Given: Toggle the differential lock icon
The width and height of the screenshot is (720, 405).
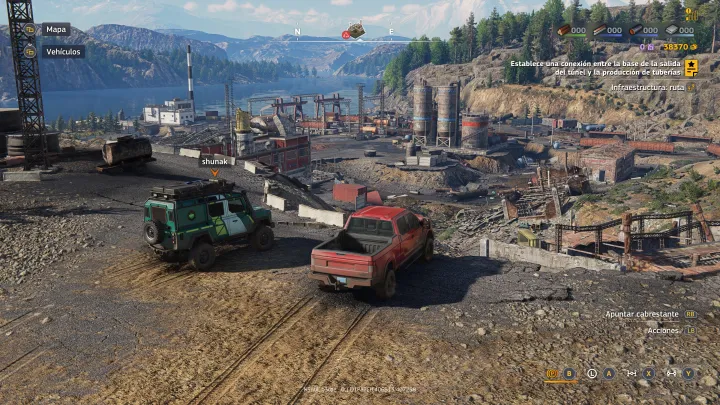Looking at the screenshot, I should pyautogui.click(x=631, y=373).
